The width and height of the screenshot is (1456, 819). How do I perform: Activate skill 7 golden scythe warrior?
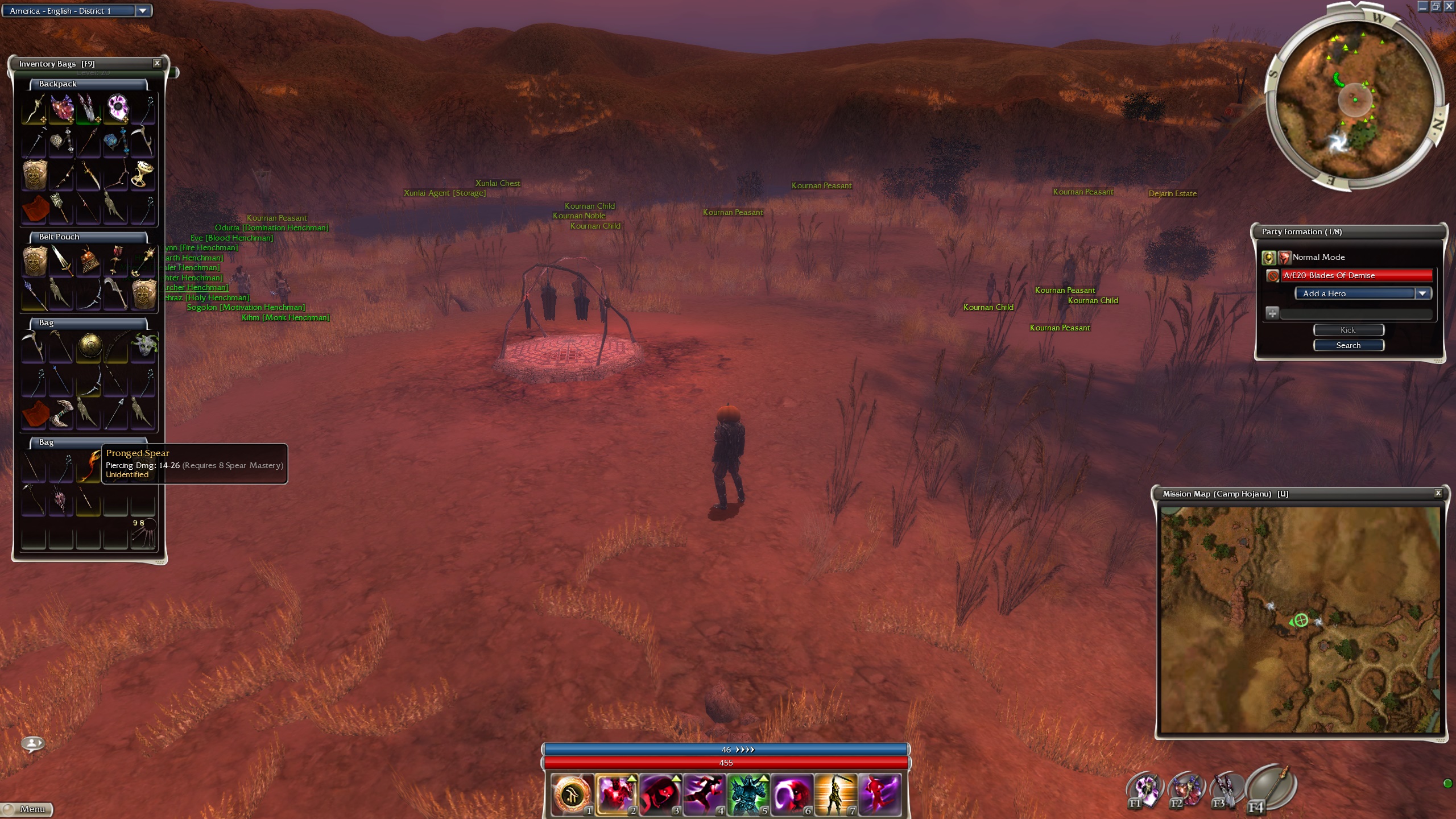(x=835, y=794)
